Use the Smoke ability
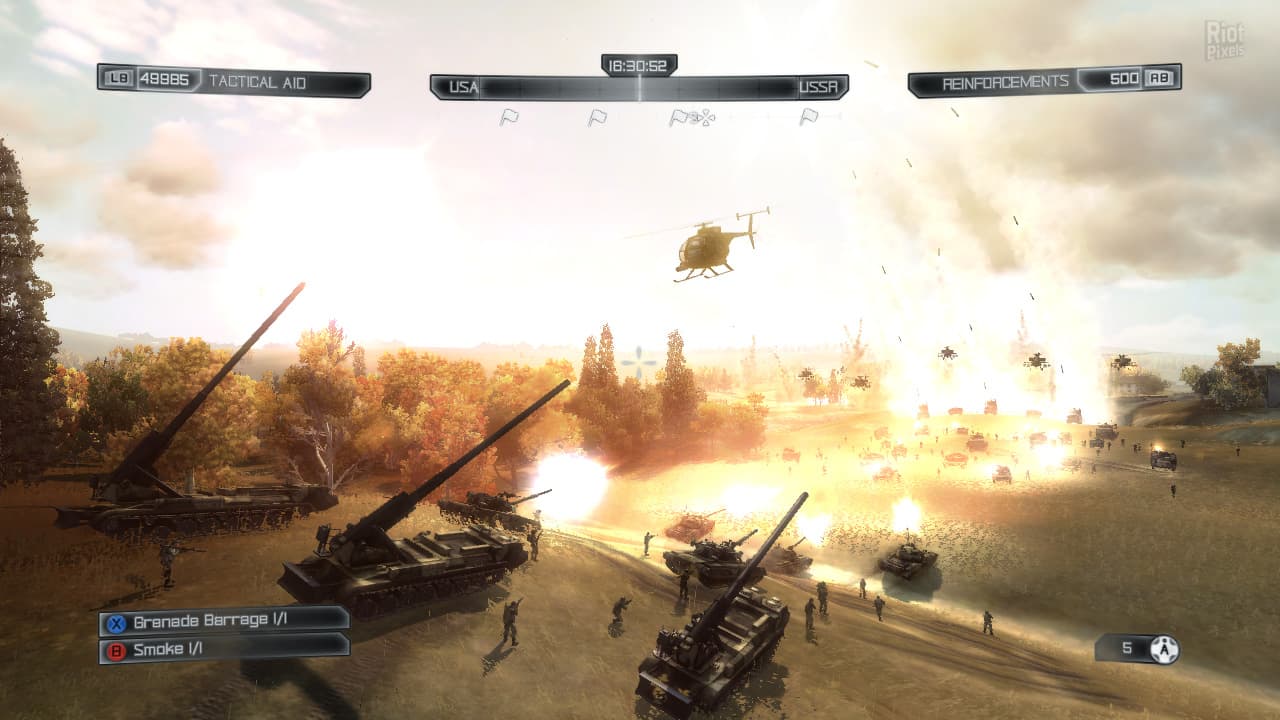The height and width of the screenshot is (720, 1280). click(224, 649)
